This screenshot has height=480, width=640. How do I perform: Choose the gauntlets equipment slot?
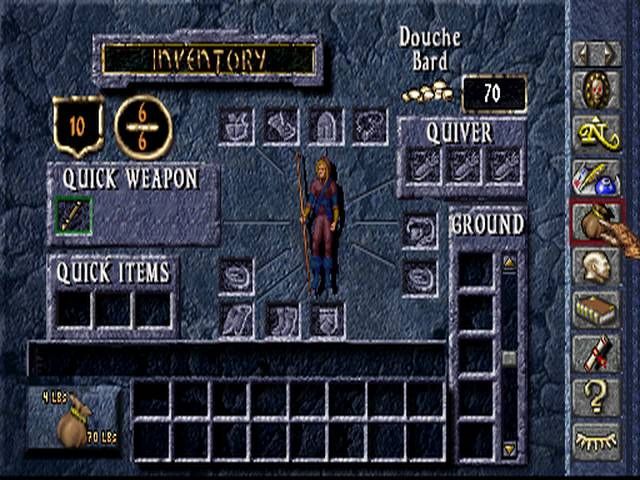(x=281, y=127)
